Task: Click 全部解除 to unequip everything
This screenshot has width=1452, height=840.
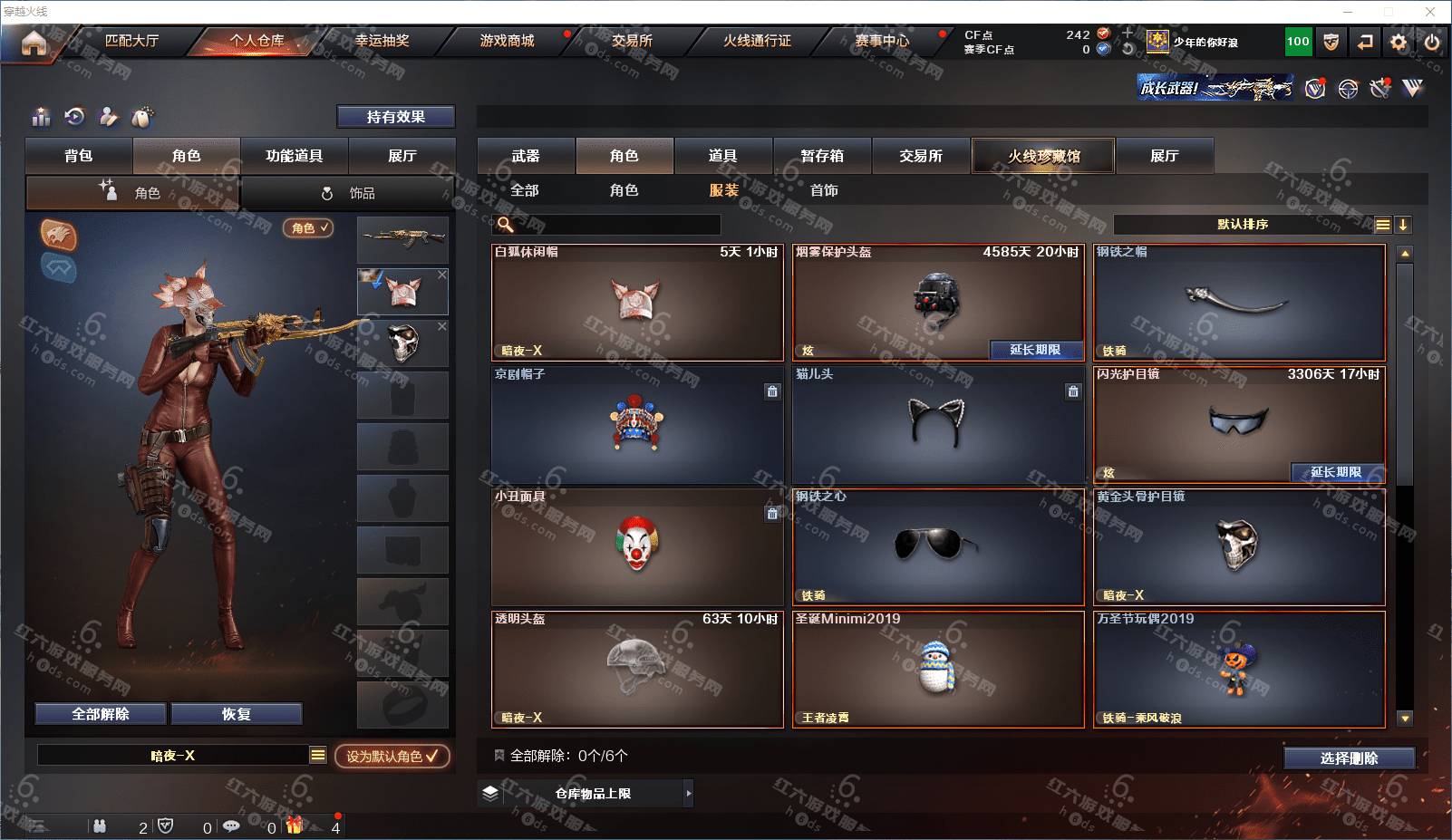Action: tap(101, 714)
